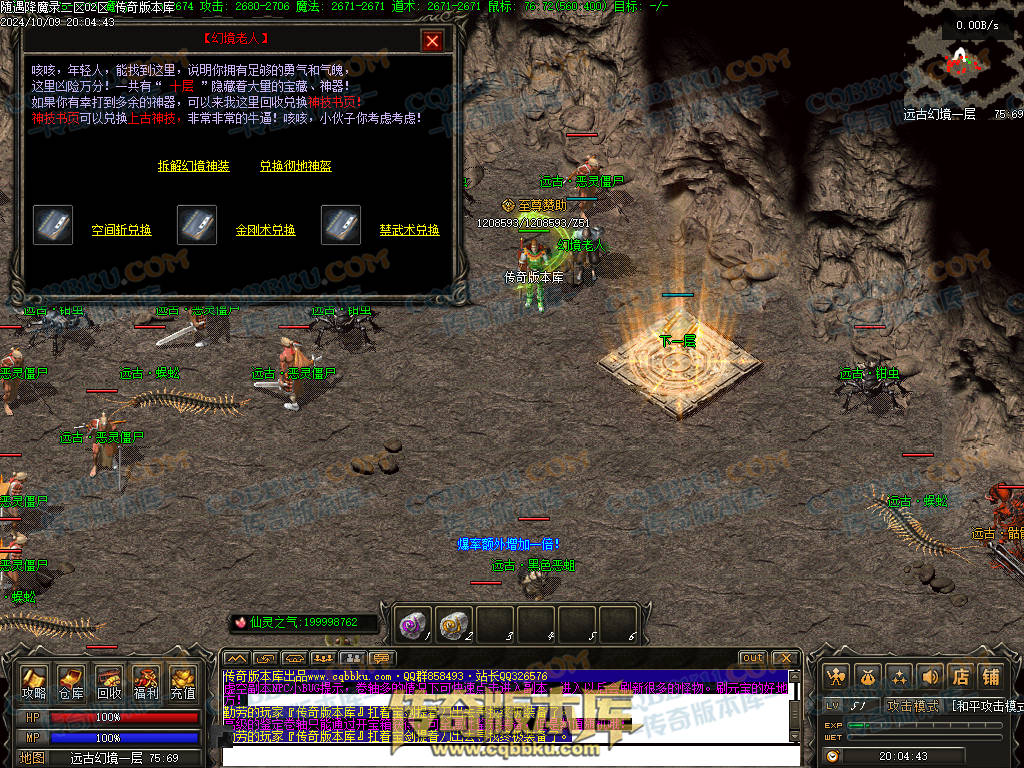Use the orange scroll stone in hotbar slot 2

[x=455, y=624]
